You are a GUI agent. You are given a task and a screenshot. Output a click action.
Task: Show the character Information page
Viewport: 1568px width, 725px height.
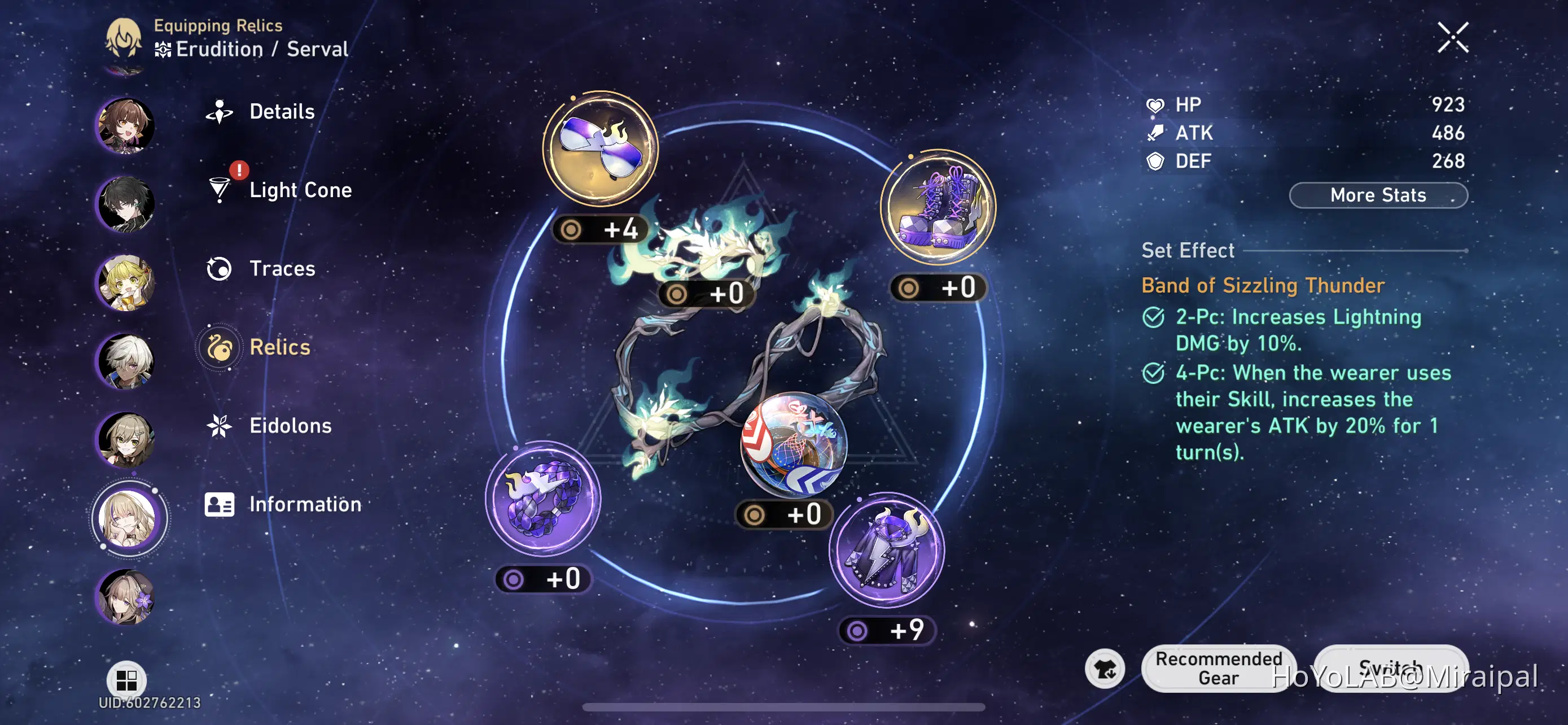[x=304, y=504]
